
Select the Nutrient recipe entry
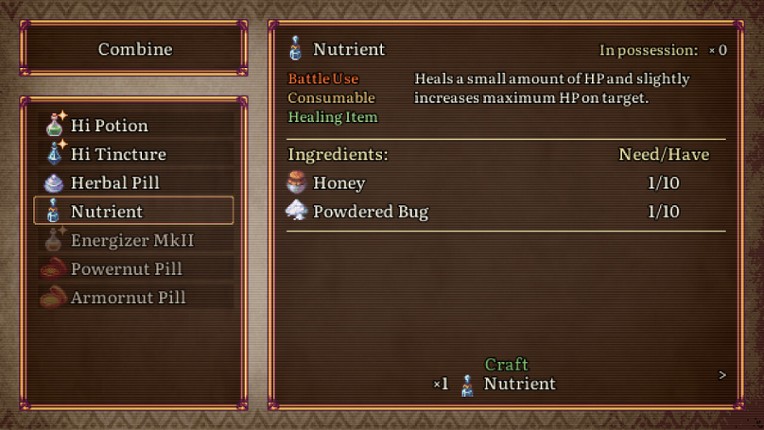point(134,211)
